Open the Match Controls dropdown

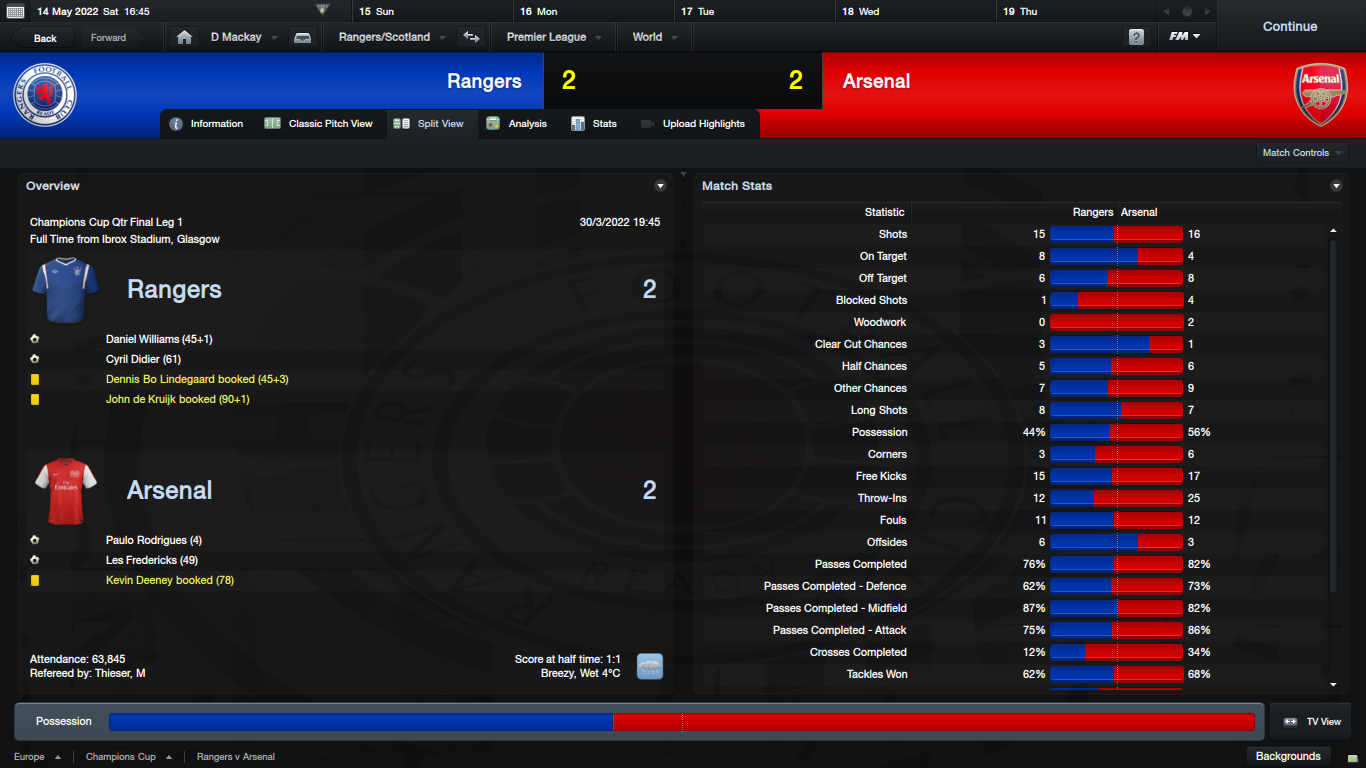tap(1302, 153)
